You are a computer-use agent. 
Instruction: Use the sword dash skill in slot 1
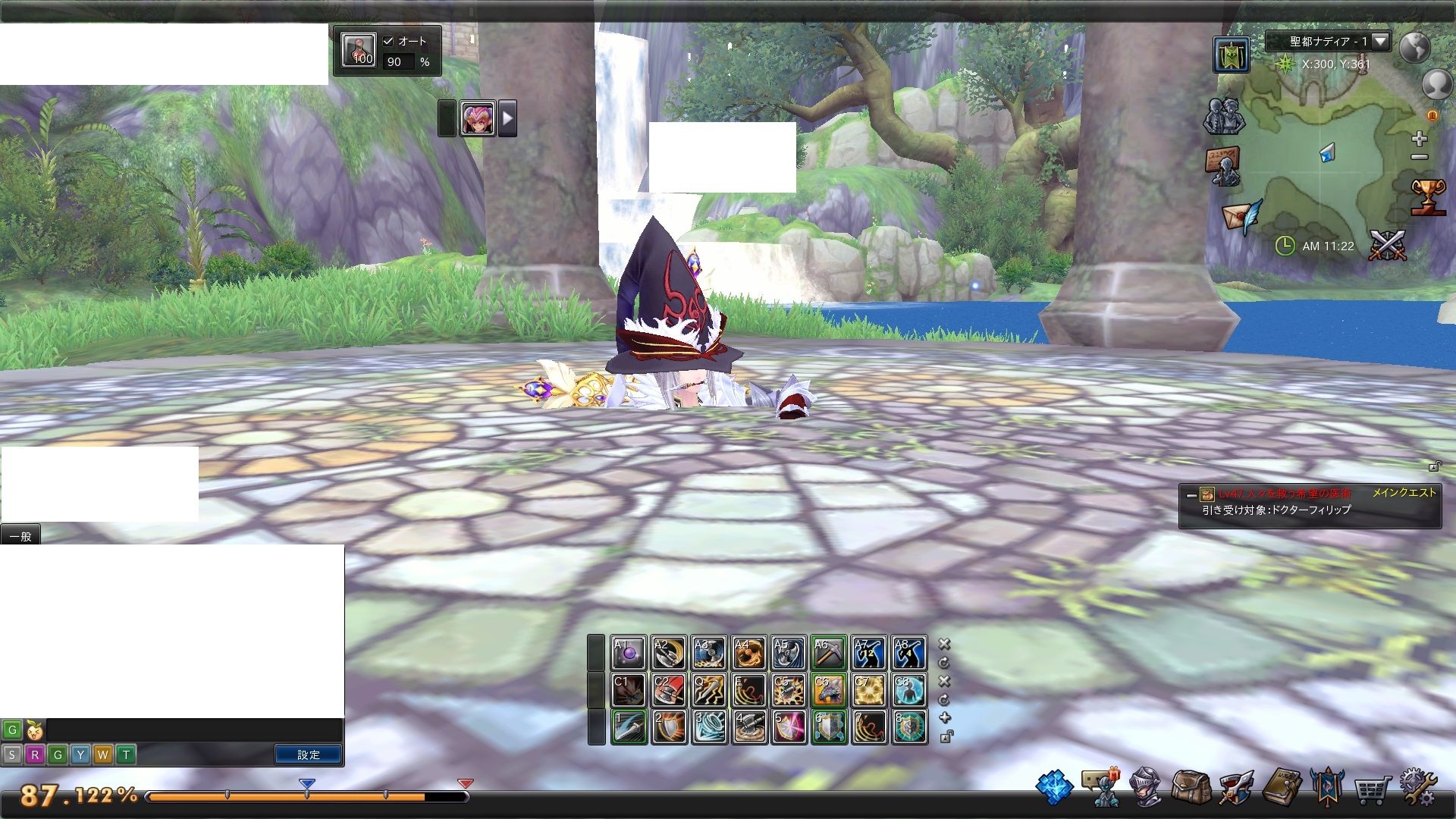point(629,727)
